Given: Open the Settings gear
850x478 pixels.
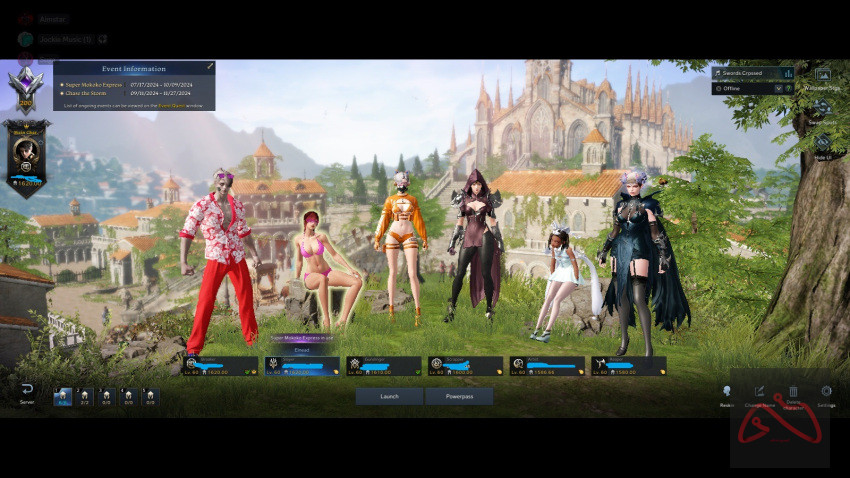Looking at the screenshot, I should tap(826, 392).
